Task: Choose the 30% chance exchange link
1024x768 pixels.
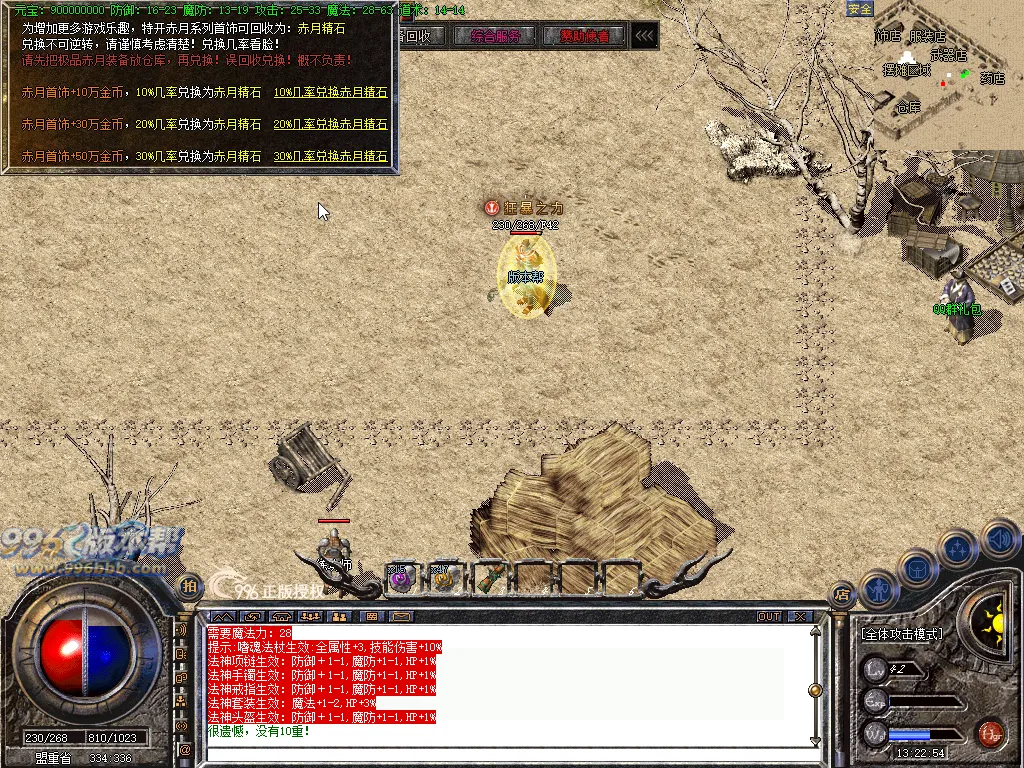Action: click(x=330, y=157)
